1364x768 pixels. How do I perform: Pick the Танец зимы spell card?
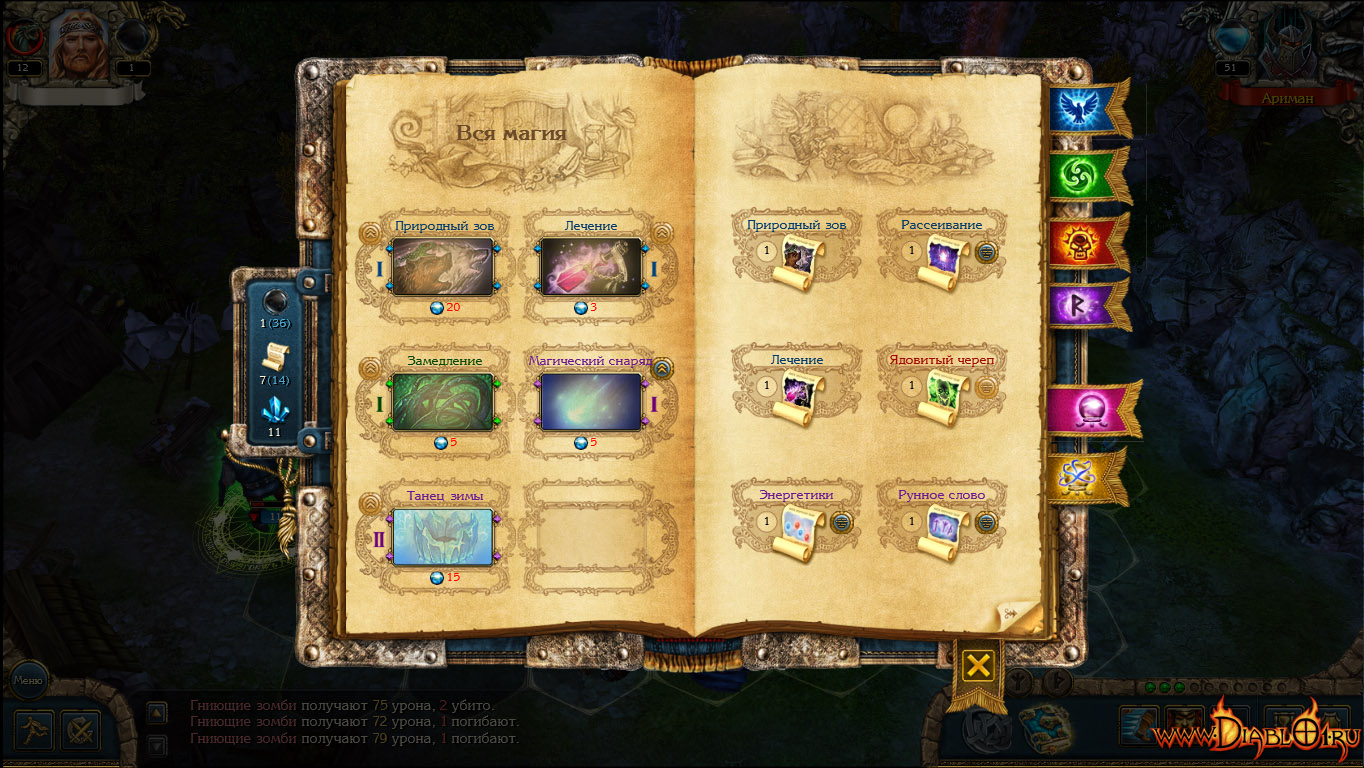click(x=442, y=537)
